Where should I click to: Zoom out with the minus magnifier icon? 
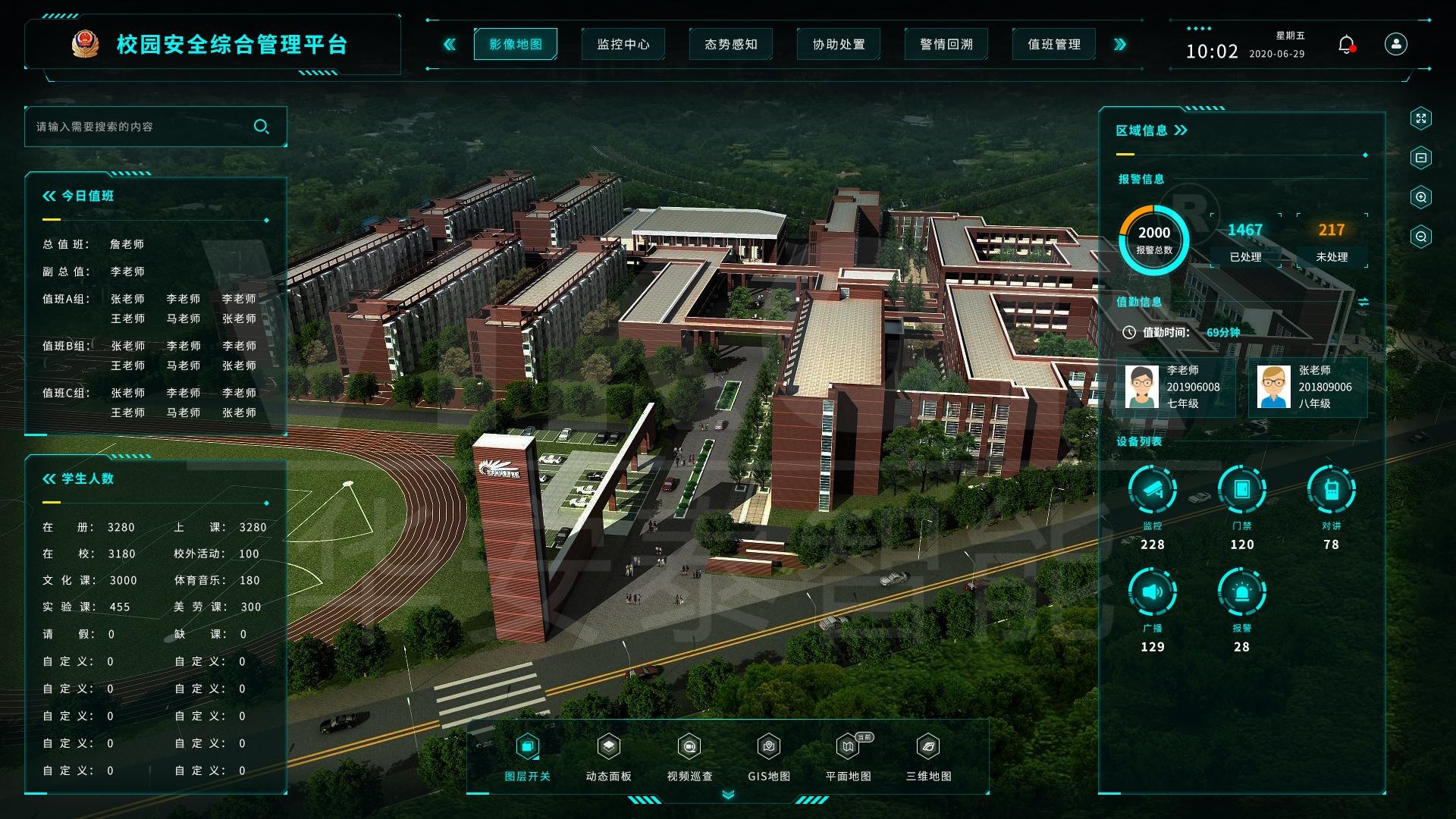point(1420,237)
